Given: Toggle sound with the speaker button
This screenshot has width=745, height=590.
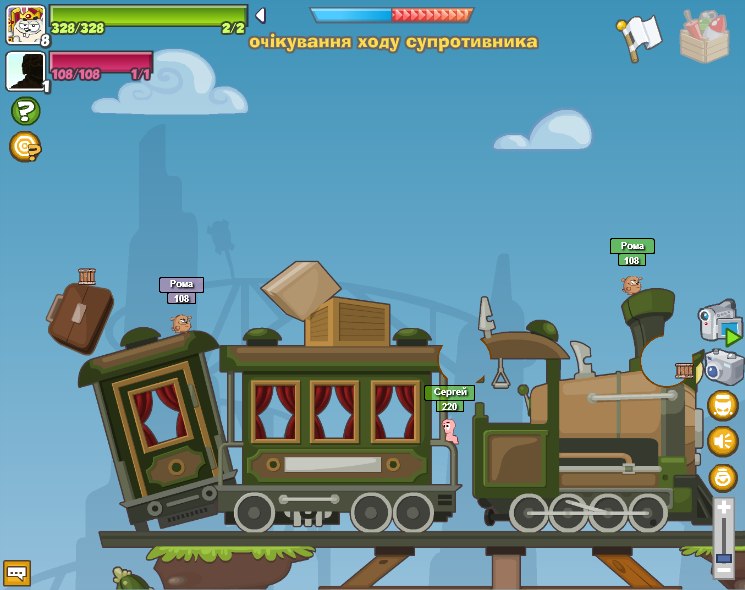Looking at the screenshot, I should (x=722, y=441).
